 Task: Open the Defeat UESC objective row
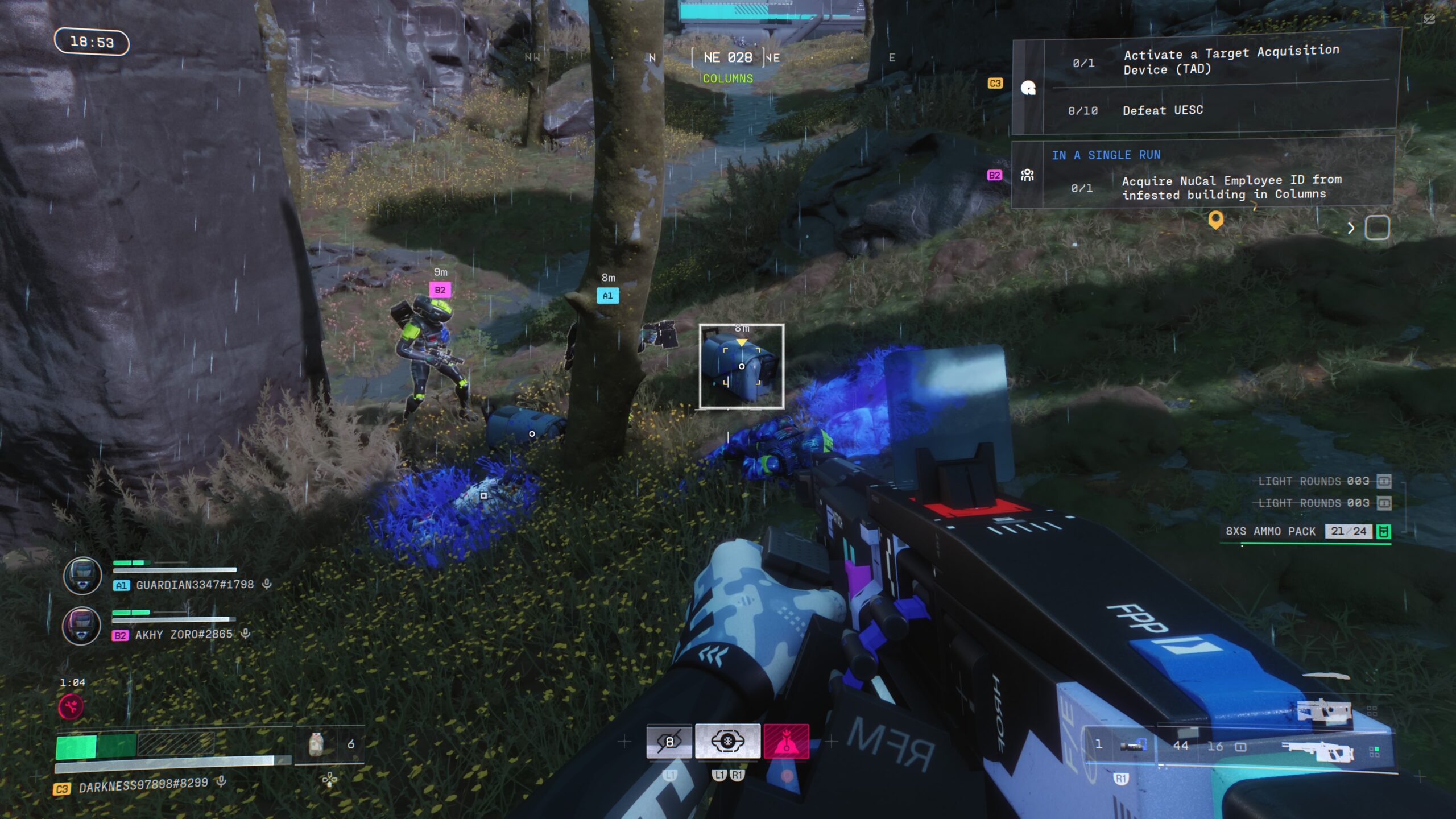1163,110
